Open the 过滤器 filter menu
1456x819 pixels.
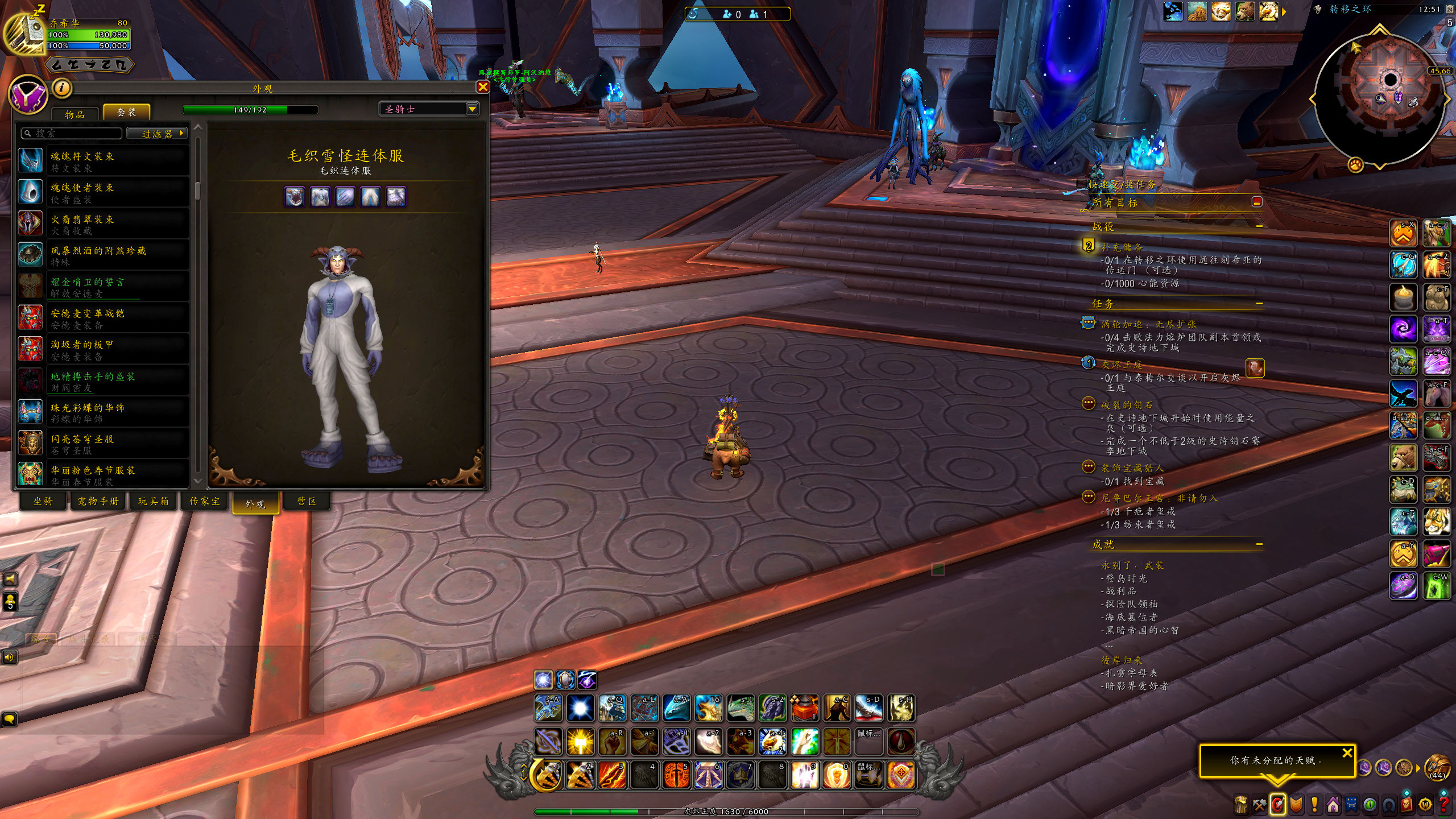coord(157,134)
